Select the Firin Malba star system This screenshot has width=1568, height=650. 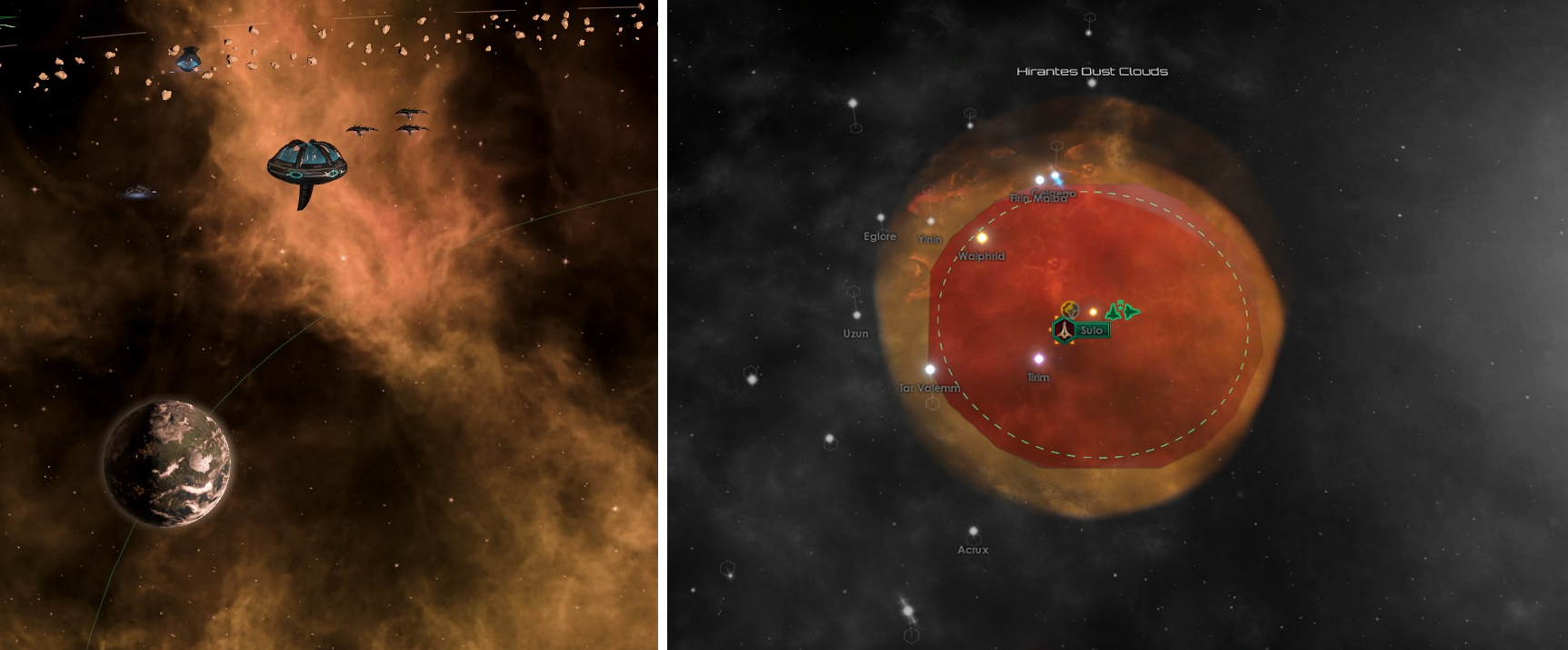[x=1040, y=181]
